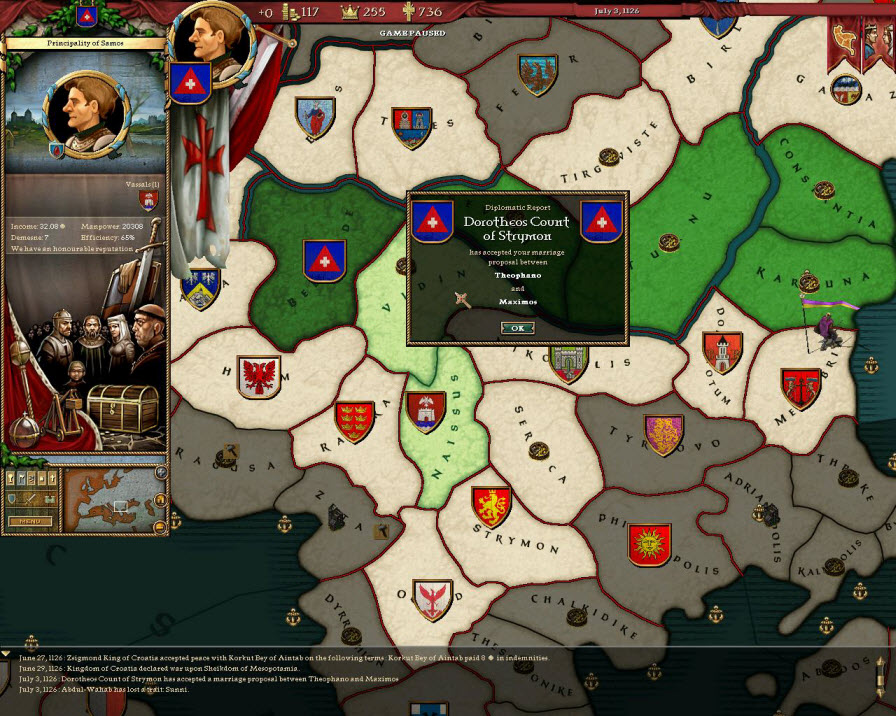Confirm the diplomatic report with OK

click(x=517, y=328)
